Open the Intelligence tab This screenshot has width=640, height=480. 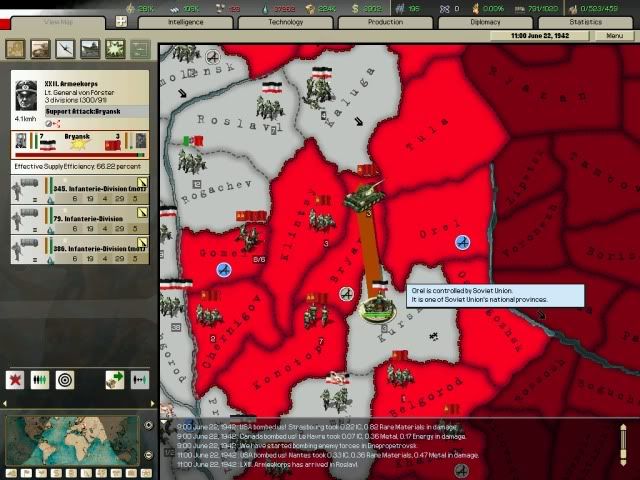tap(185, 21)
